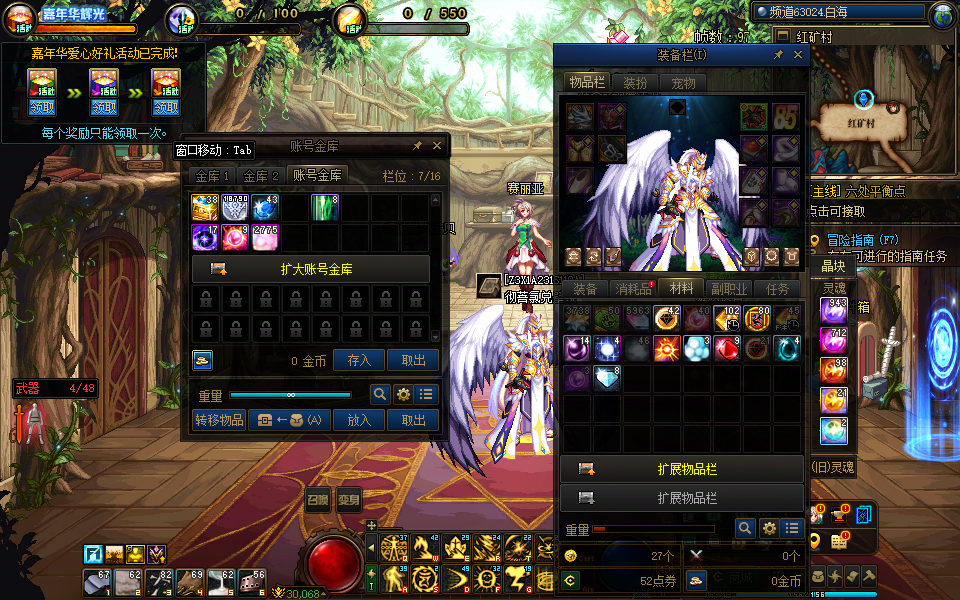Open the 装扮 costume tab

coord(635,83)
